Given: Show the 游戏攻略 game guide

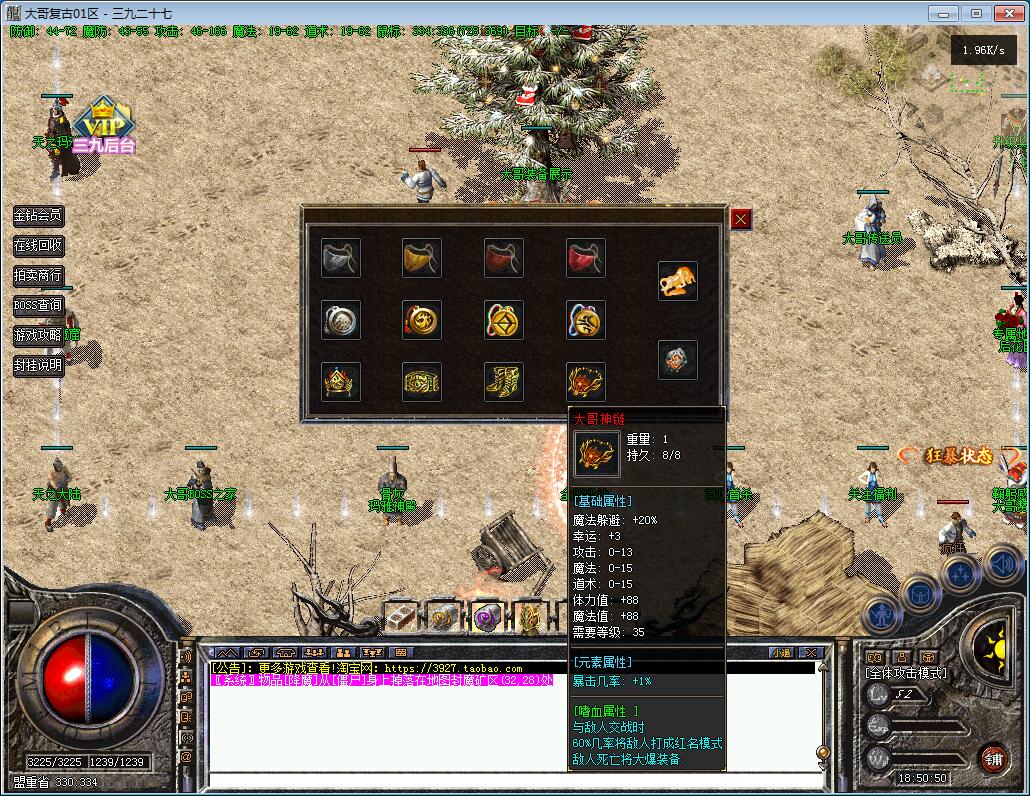Looking at the screenshot, I should tap(38, 335).
